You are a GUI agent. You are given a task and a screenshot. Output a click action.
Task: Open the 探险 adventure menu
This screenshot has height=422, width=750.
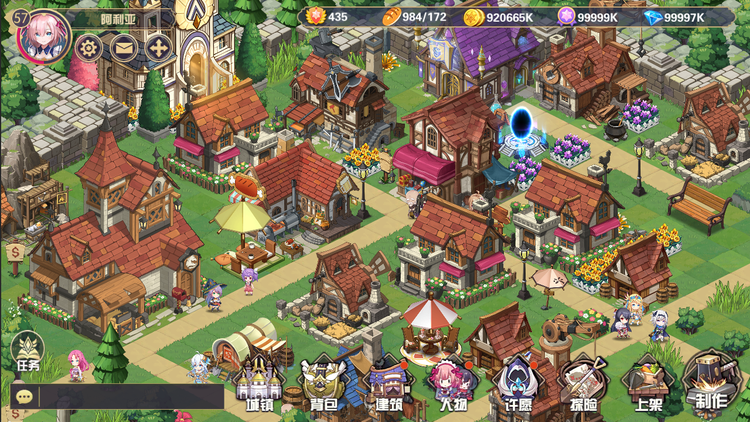(x=581, y=384)
